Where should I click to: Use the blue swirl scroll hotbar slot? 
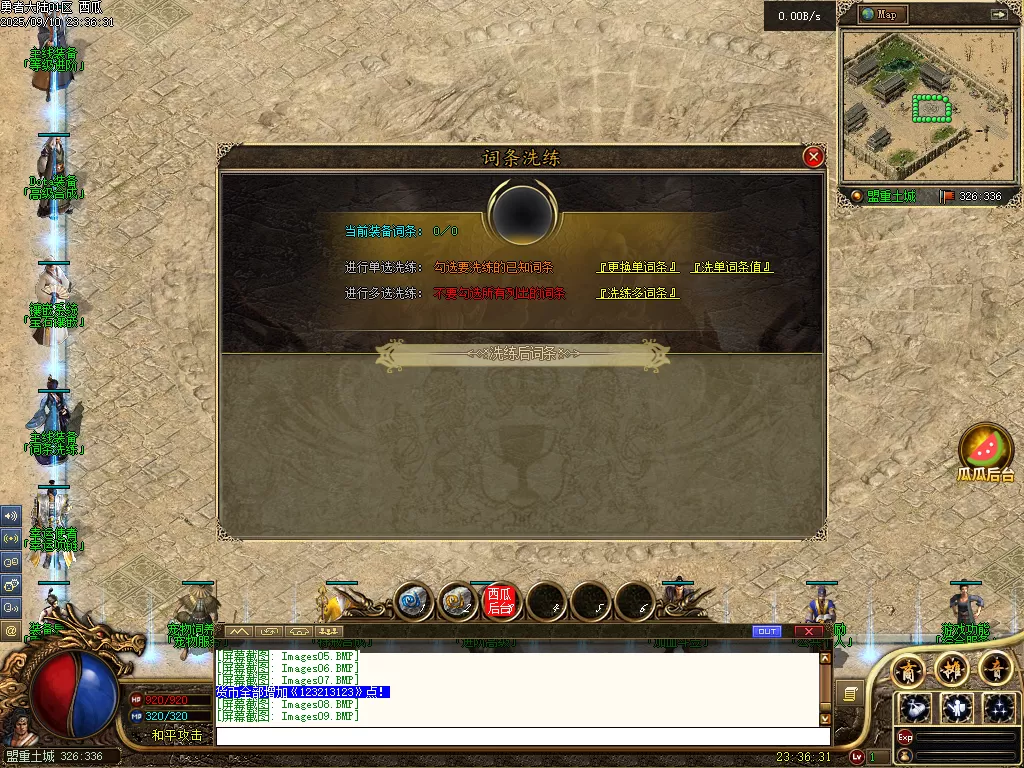pos(412,601)
